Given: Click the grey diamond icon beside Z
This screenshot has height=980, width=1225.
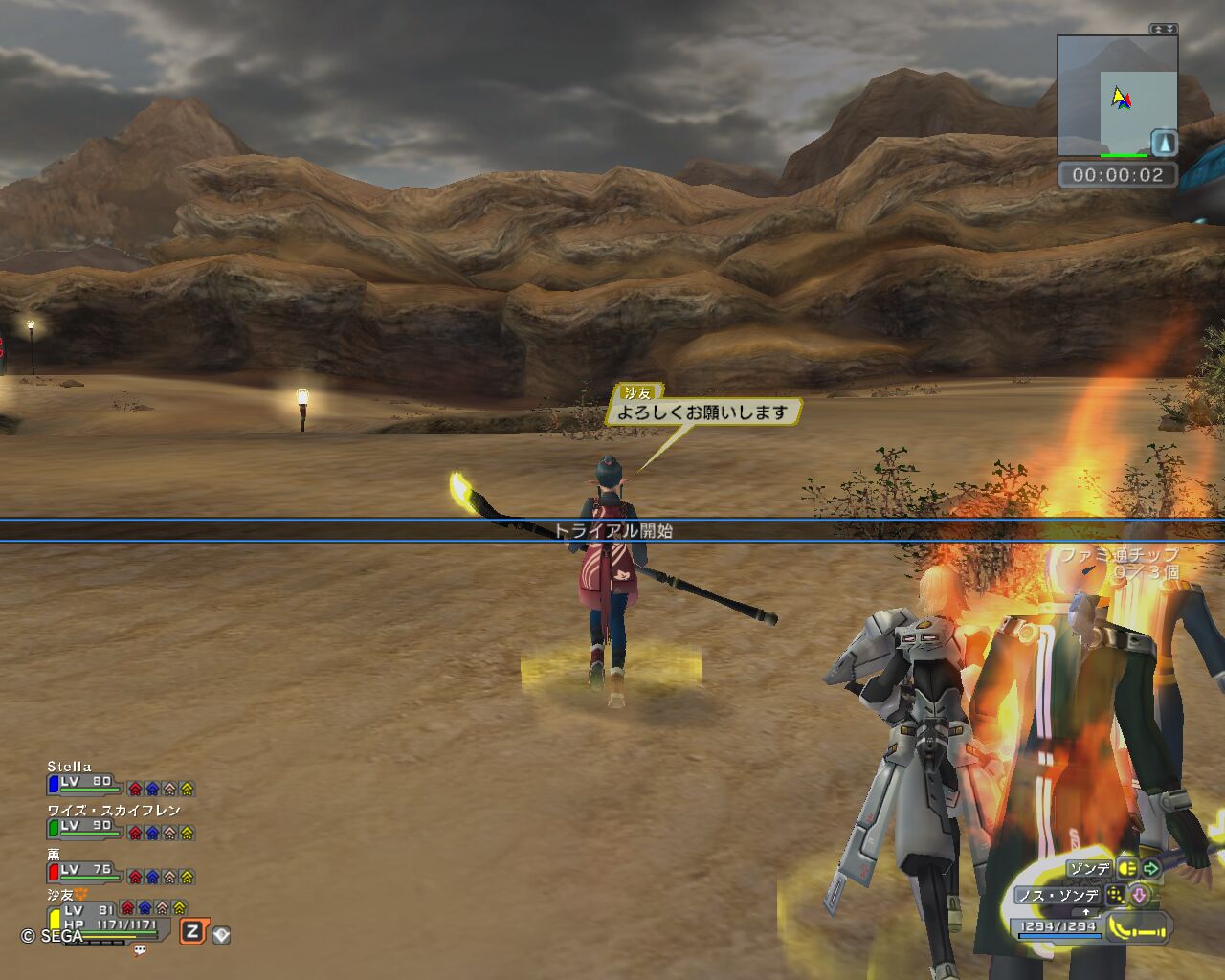Looking at the screenshot, I should [221, 934].
